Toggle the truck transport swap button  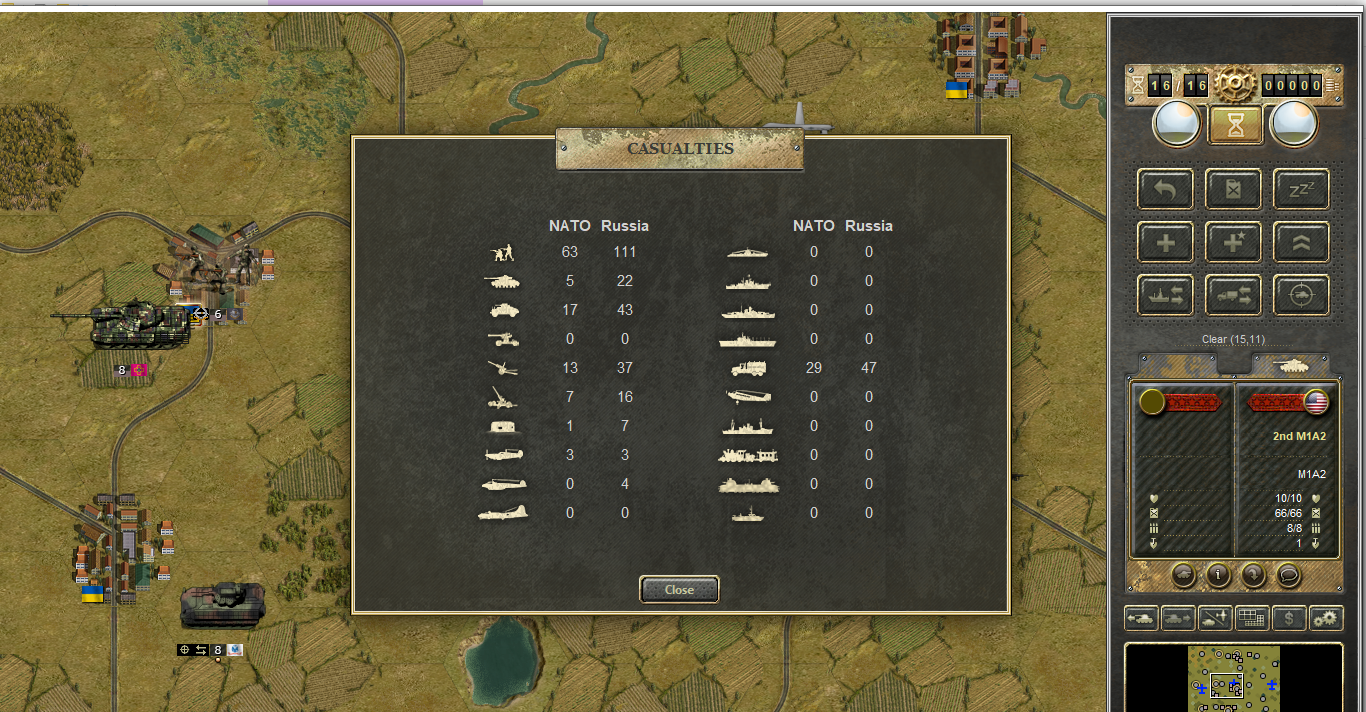click(x=1233, y=295)
